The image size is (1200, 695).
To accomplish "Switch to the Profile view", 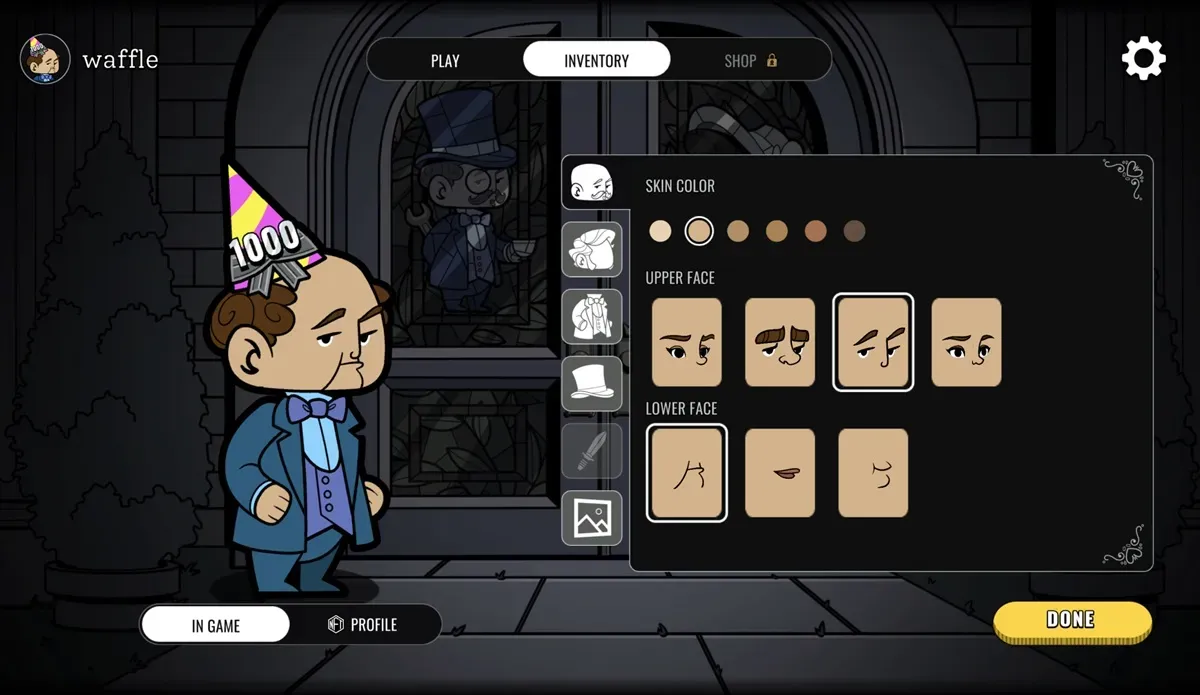I will coord(363,625).
